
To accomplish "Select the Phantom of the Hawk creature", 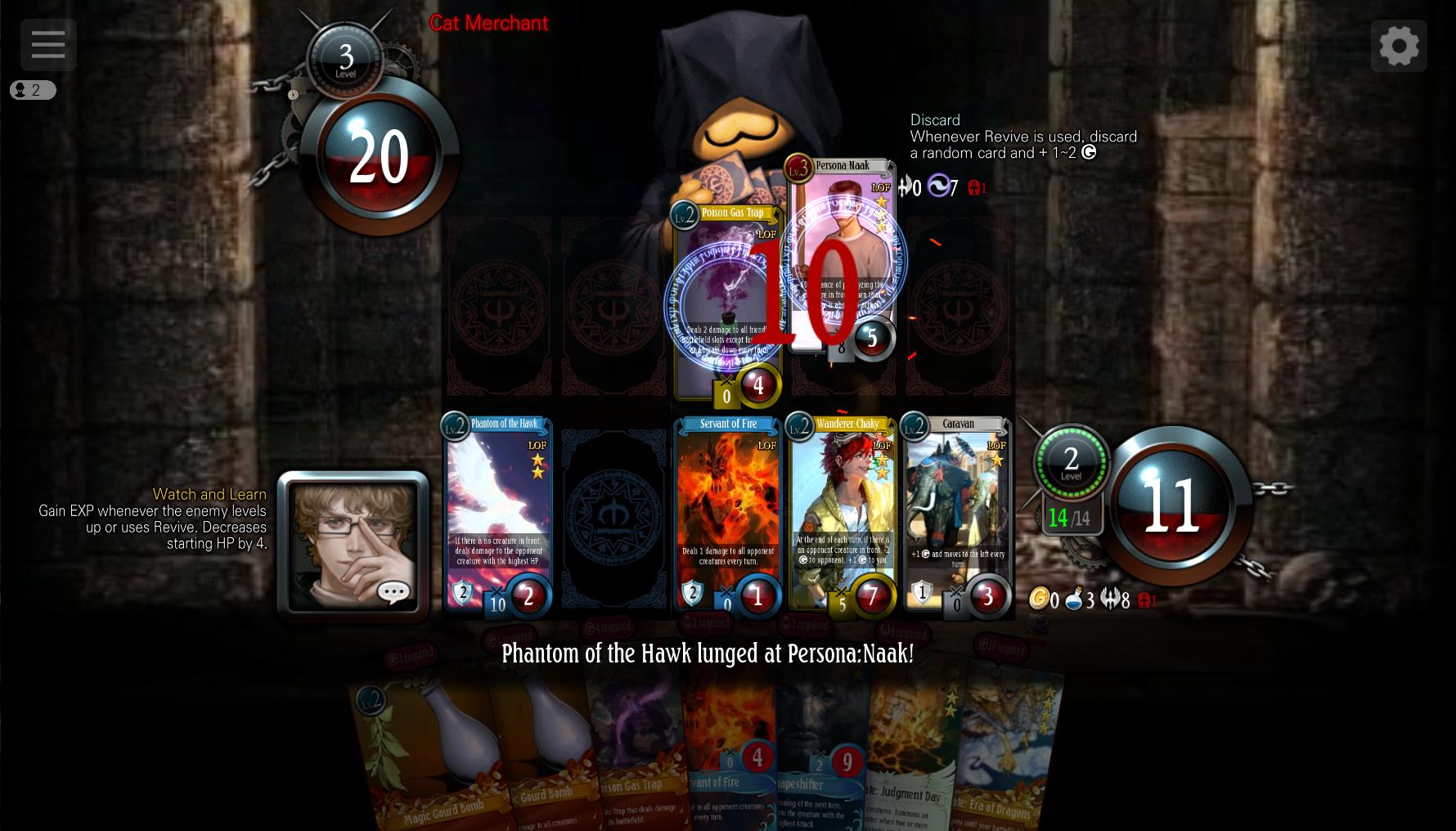I will pyautogui.click(x=497, y=515).
